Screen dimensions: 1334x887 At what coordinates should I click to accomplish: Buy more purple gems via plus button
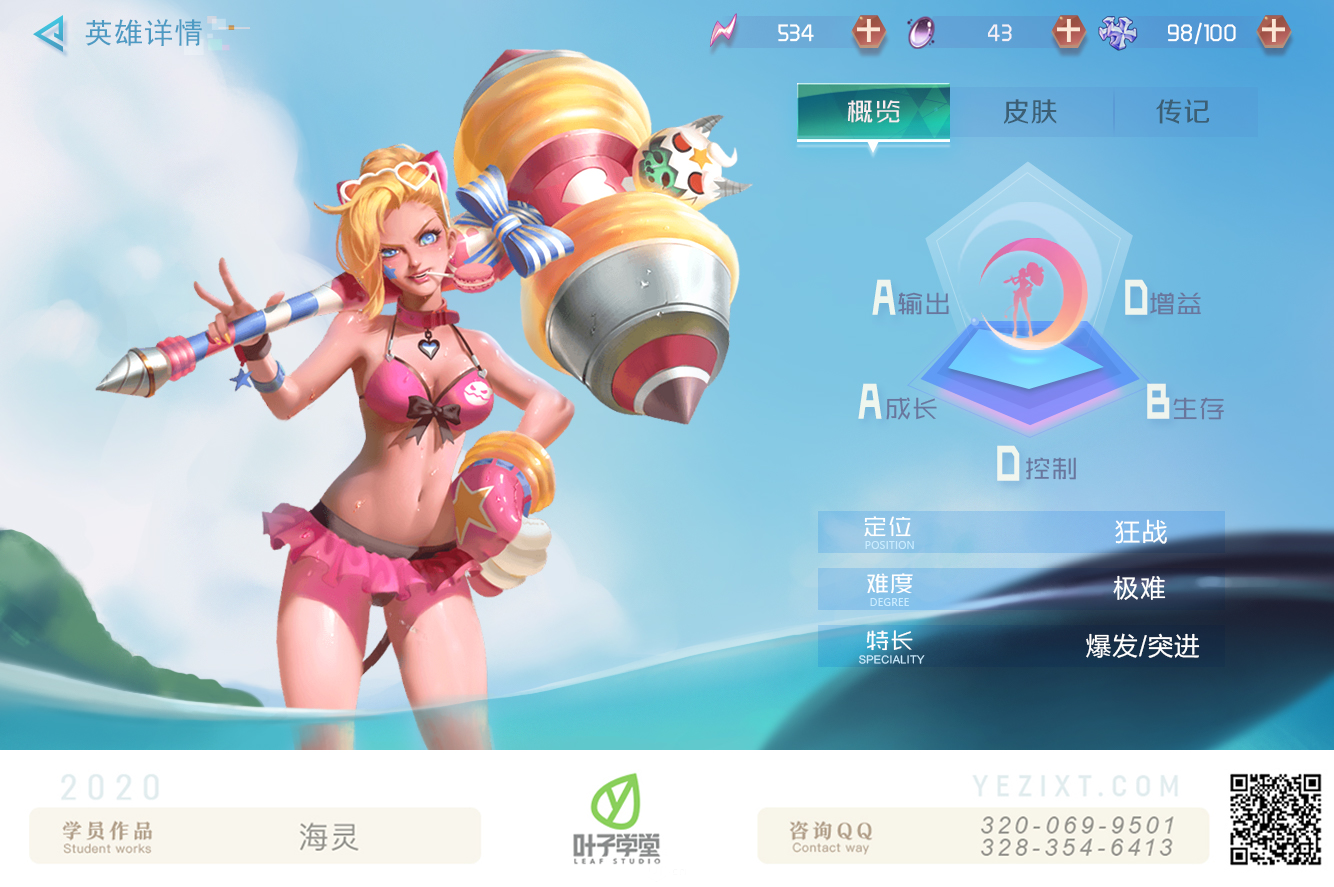pyautogui.click(x=1069, y=32)
